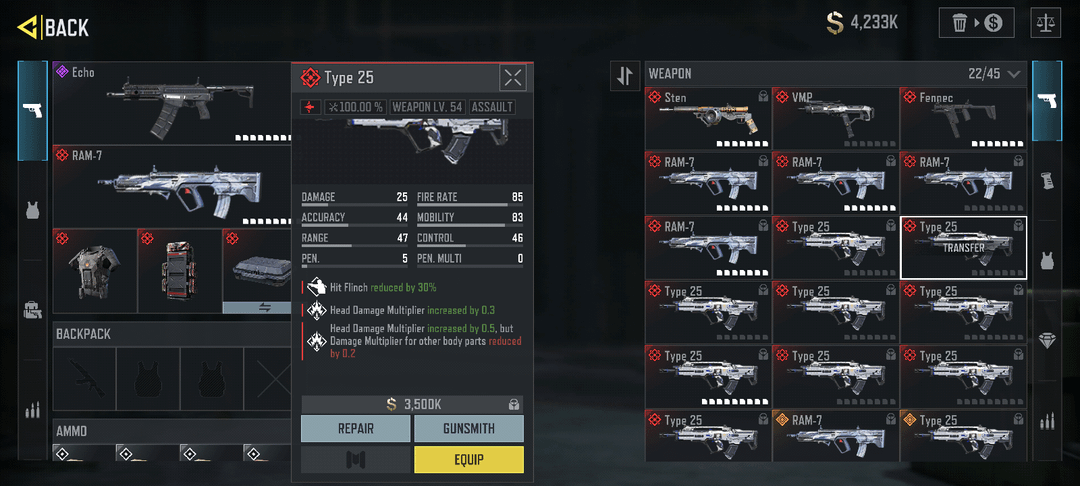Select the orange-rarity RAM-7 tile
The width and height of the screenshot is (1080, 486).
[x=835, y=434]
